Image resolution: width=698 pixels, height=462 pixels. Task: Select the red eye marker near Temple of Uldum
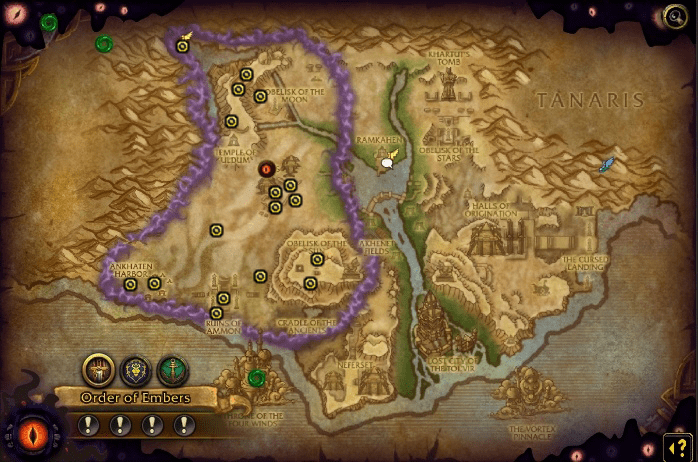pyautogui.click(x=267, y=169)
